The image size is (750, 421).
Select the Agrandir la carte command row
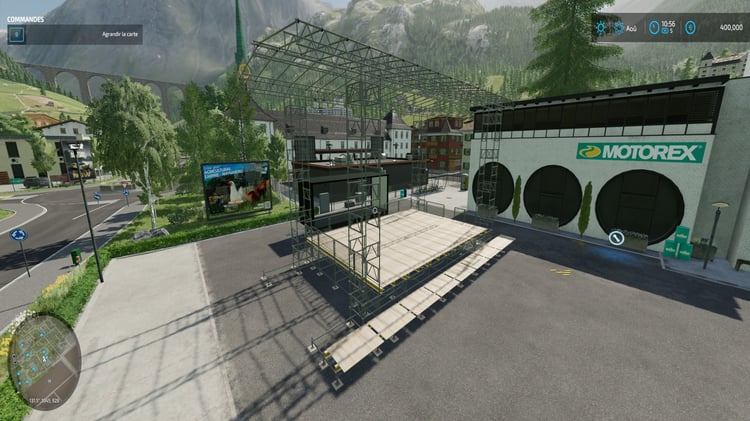[x=74, y=34]
